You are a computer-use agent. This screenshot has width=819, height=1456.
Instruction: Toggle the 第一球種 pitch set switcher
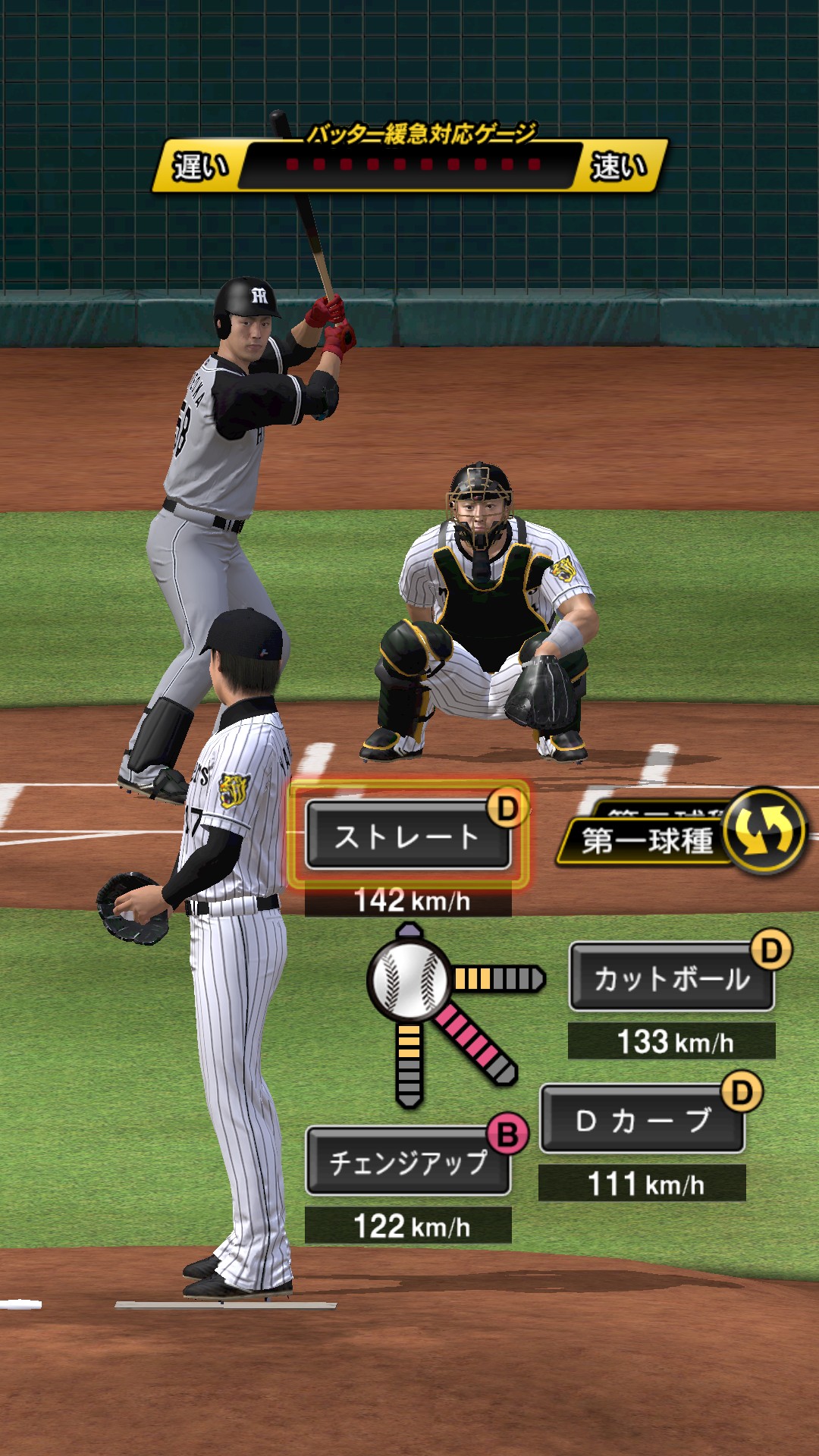(x=763, y=831)
